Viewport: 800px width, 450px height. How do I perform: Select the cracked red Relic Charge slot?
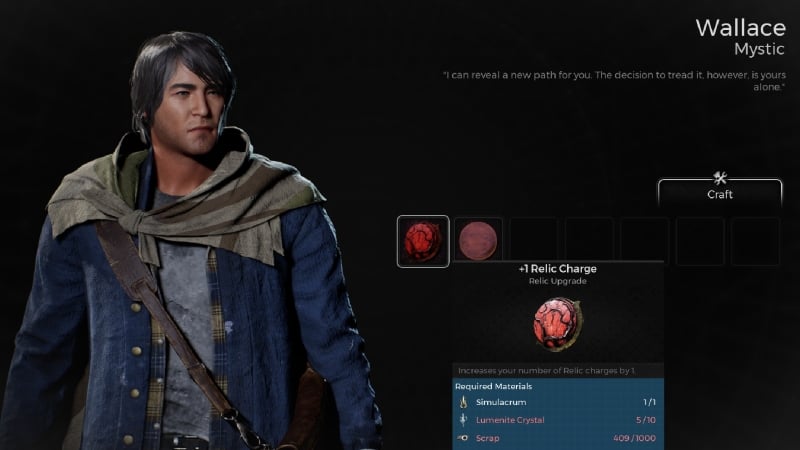pyautogui.click(x=423, y=241)
